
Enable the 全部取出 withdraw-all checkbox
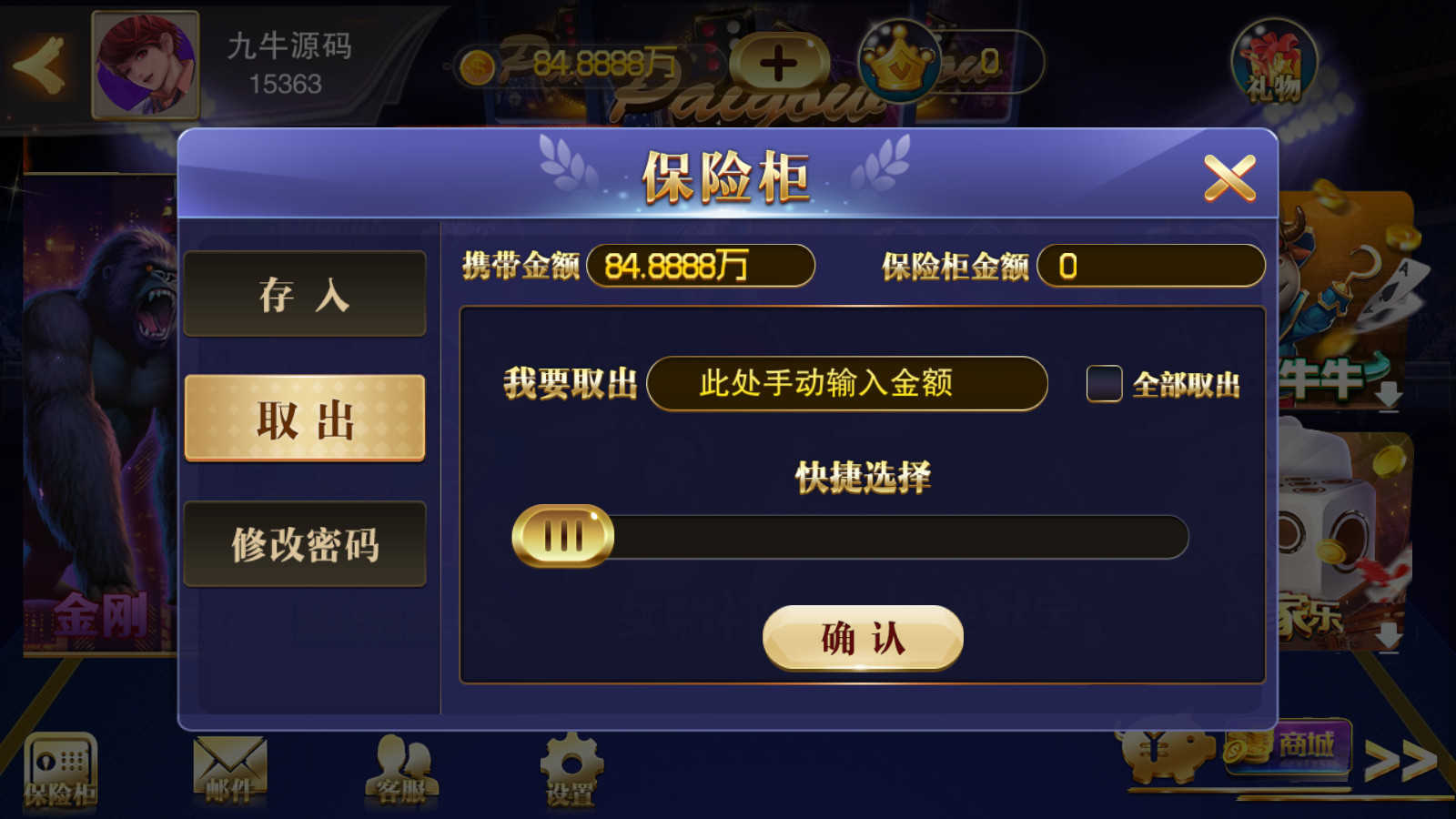(1106, 386)
